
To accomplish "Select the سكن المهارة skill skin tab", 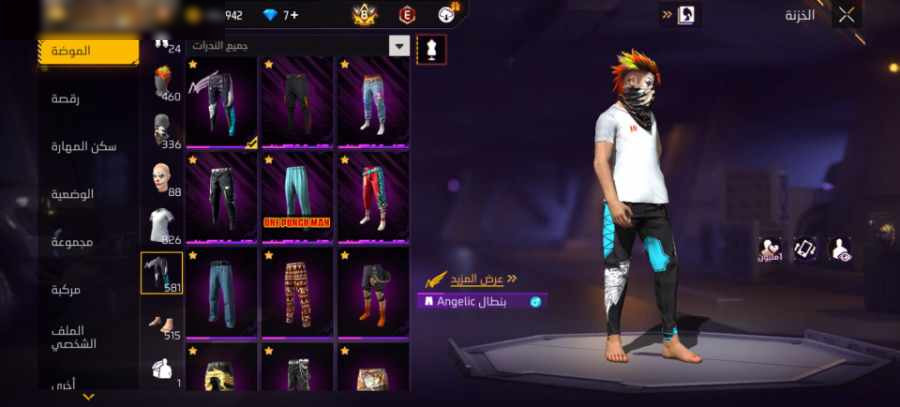I will (84, 146).
